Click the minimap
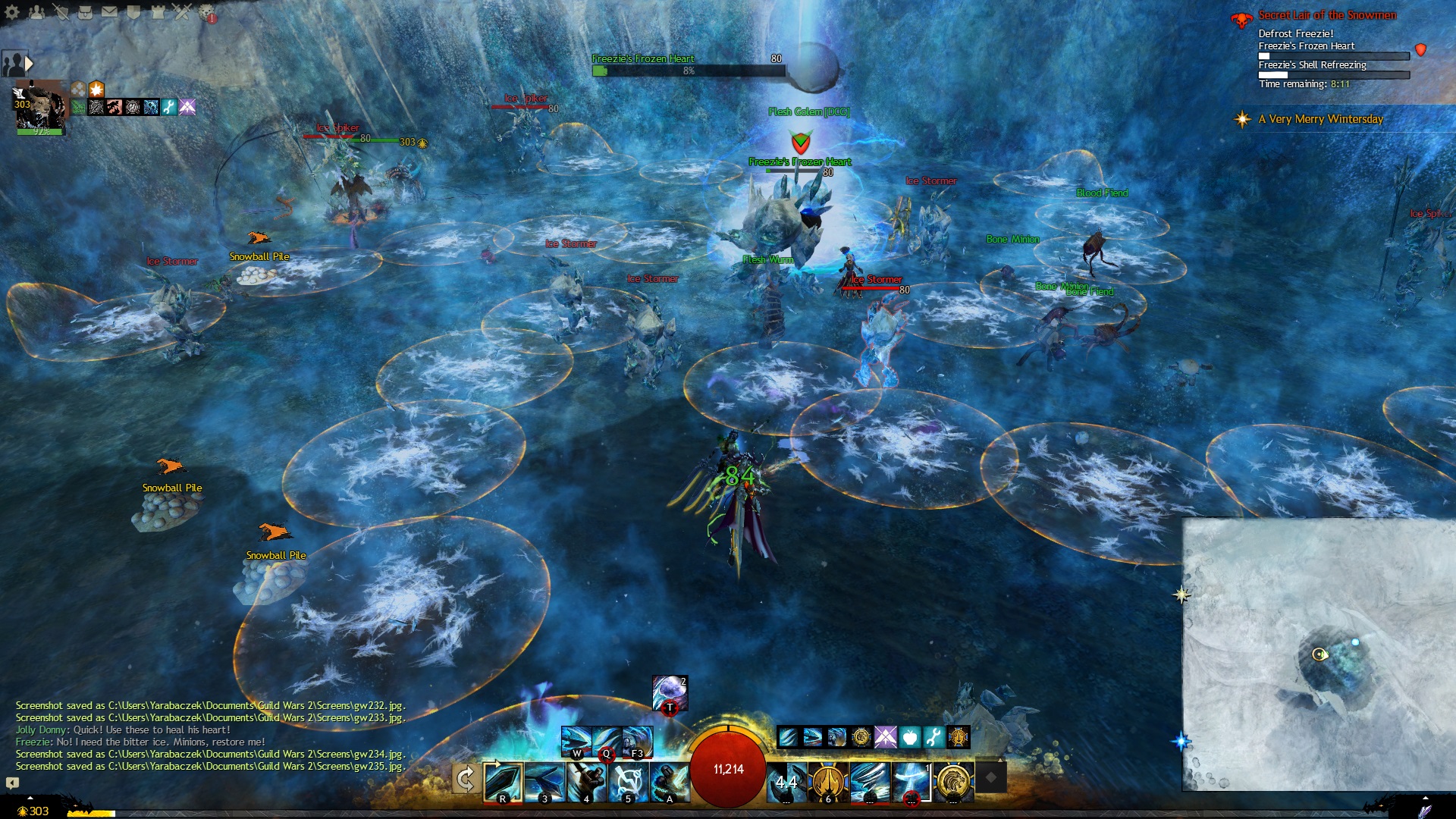 1319,654
